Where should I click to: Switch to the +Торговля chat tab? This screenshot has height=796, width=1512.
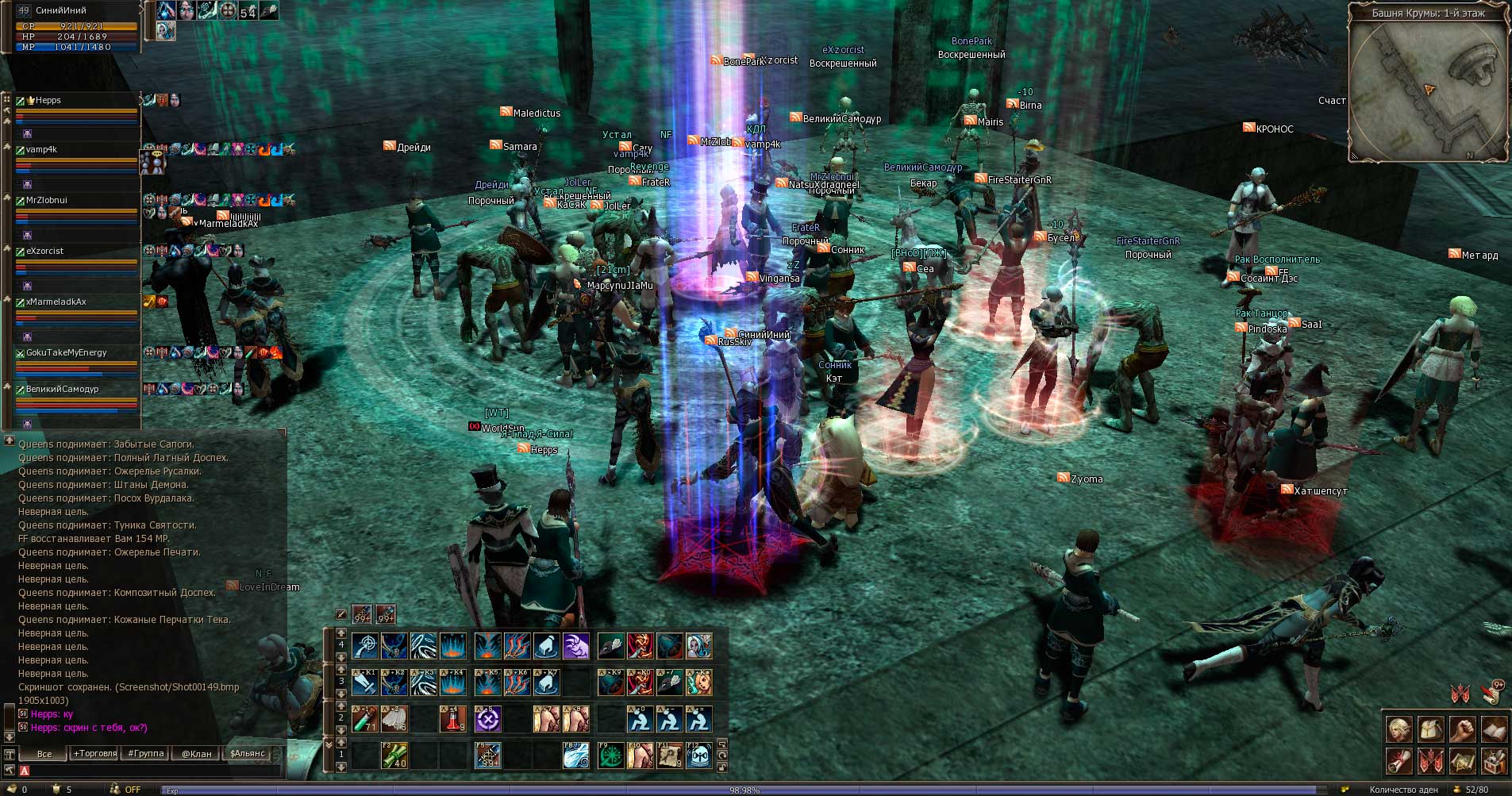(94, 753)
